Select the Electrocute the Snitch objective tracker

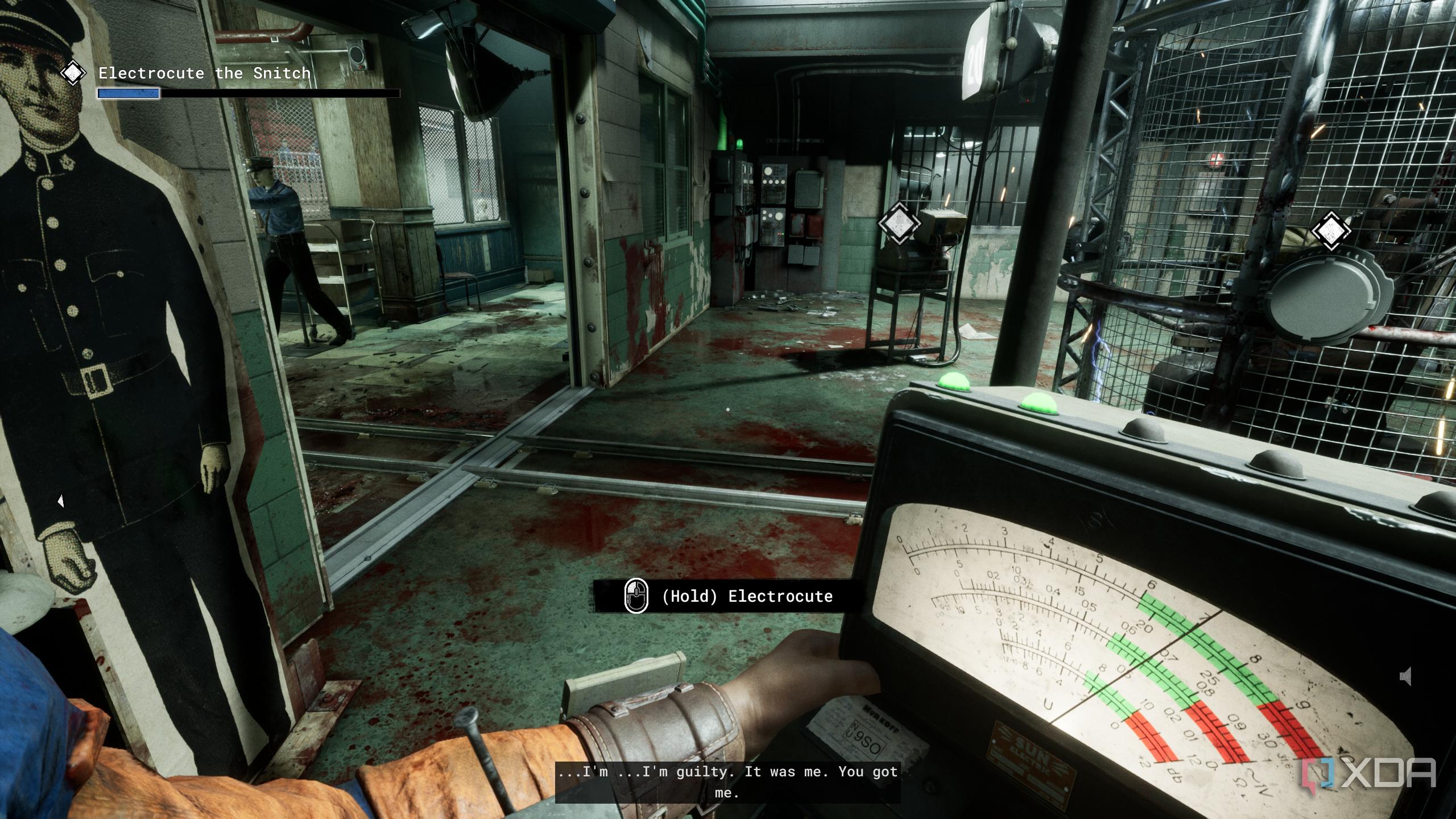tap(204, 73)
